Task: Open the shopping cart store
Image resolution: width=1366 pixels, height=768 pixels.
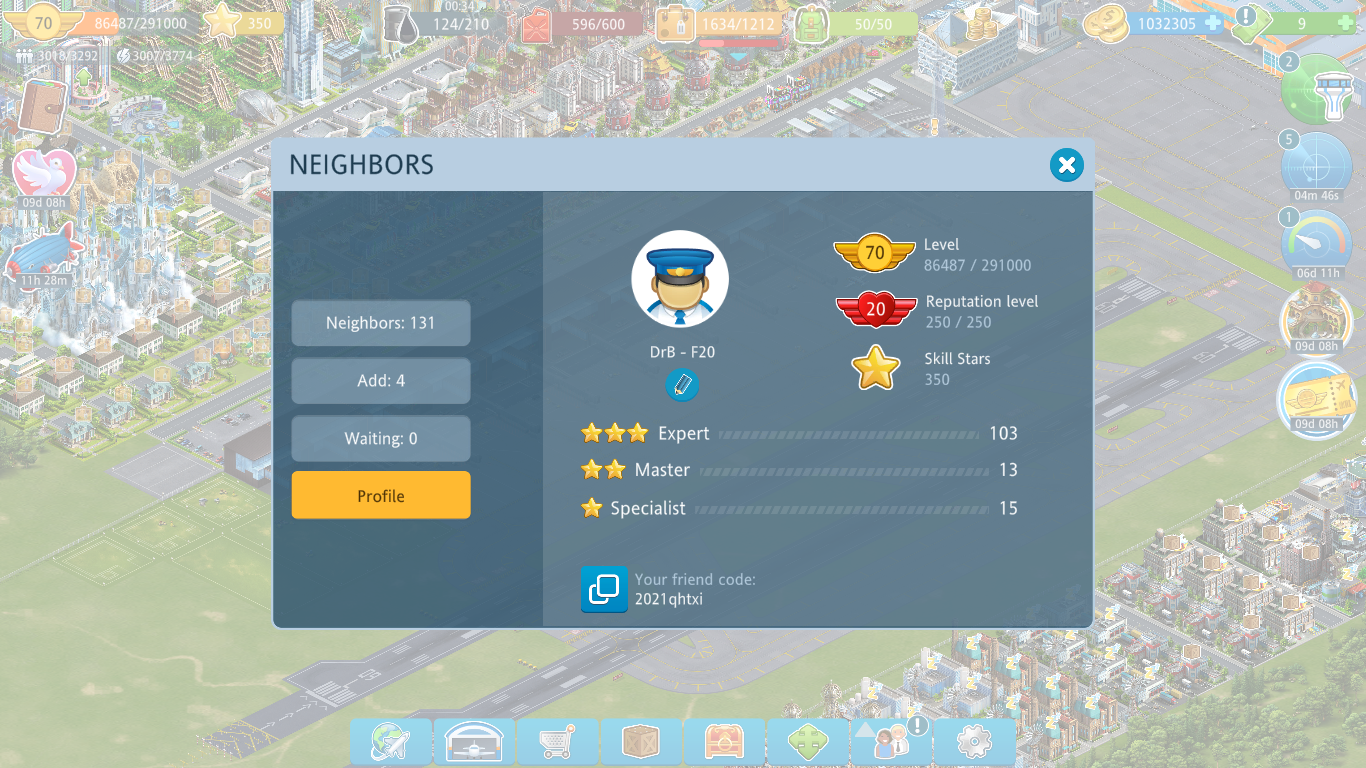Action: coord(557,742)
